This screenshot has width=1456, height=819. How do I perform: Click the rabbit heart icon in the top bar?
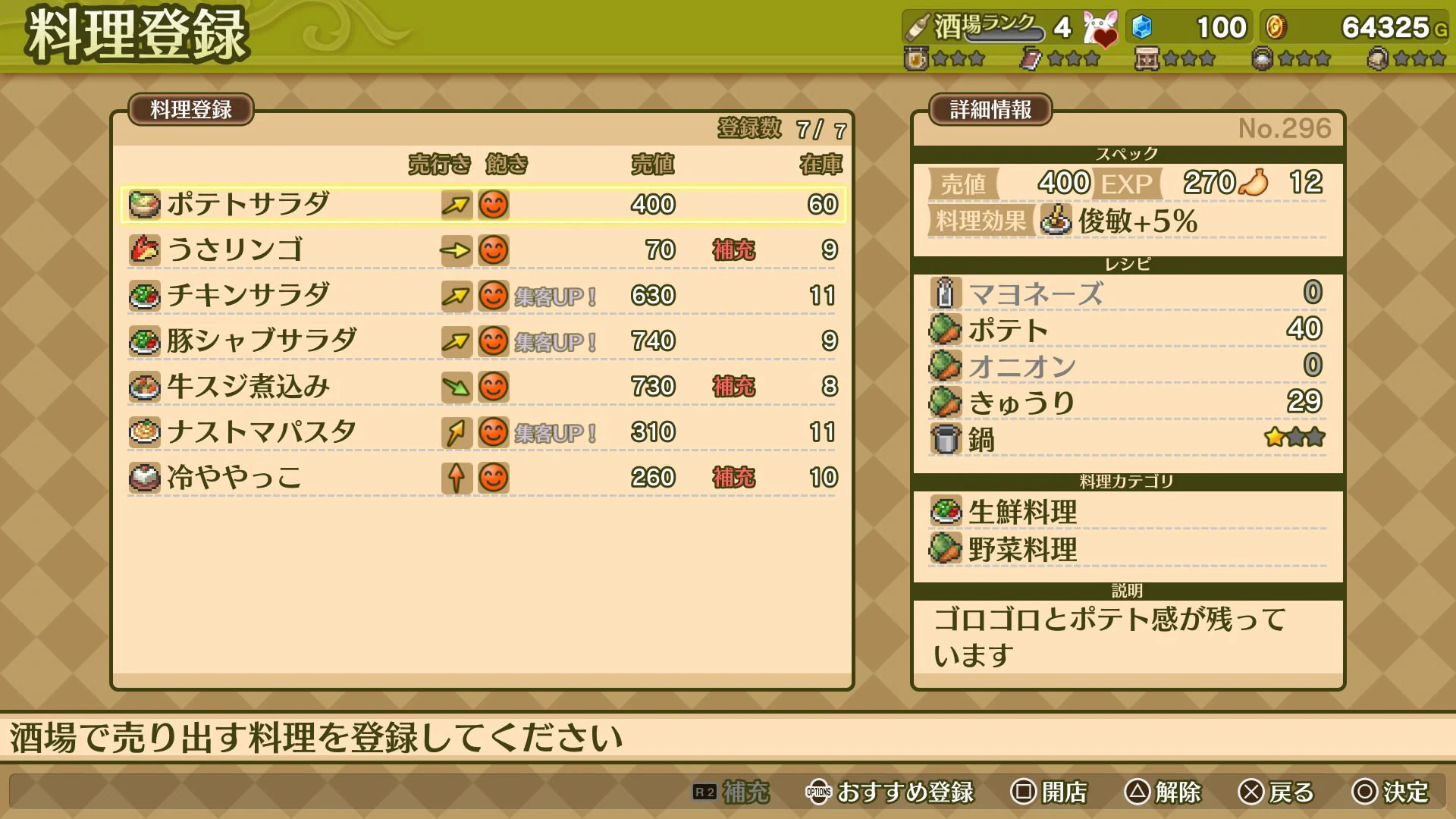coord(1101,27)
